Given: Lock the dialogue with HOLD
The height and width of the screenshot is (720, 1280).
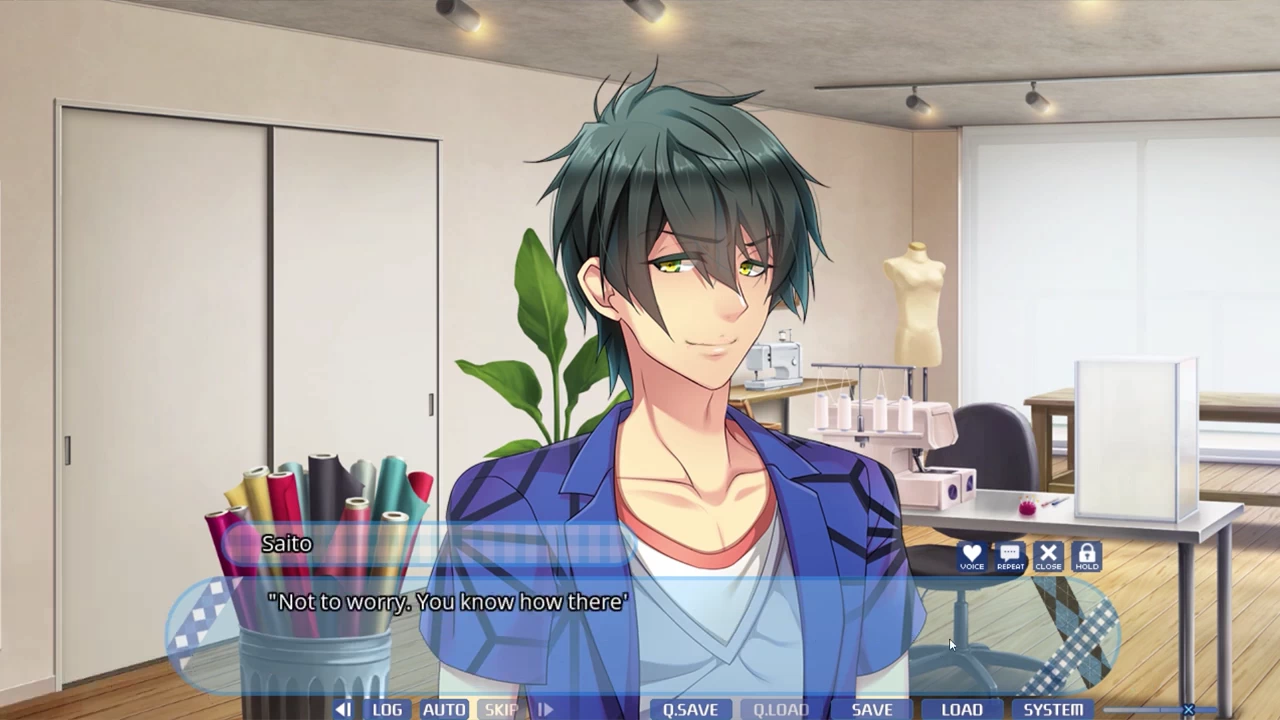Looking at the screenshot, I should (x=1087, y=557).
